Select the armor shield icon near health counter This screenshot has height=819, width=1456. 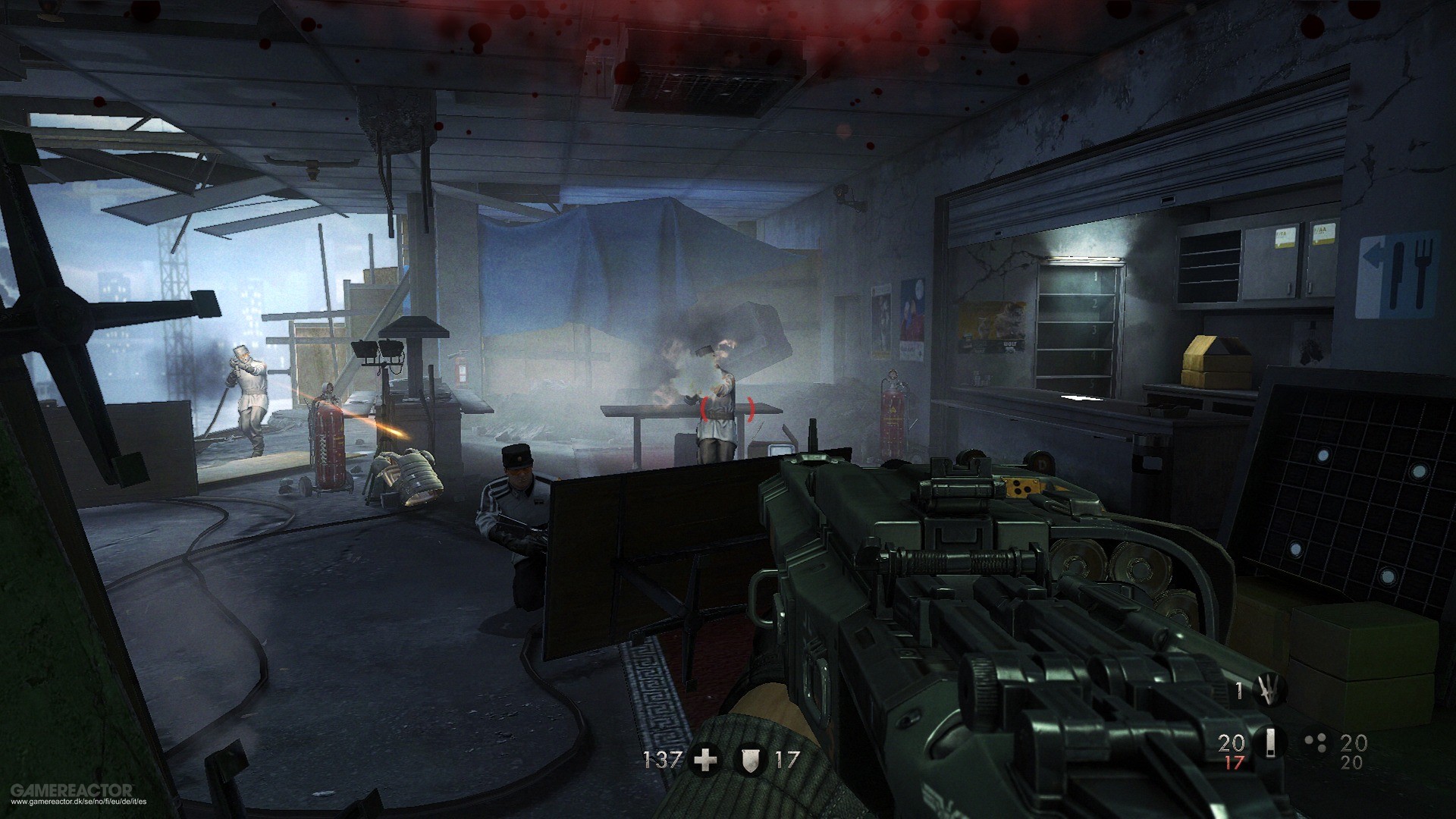point(751,761)
